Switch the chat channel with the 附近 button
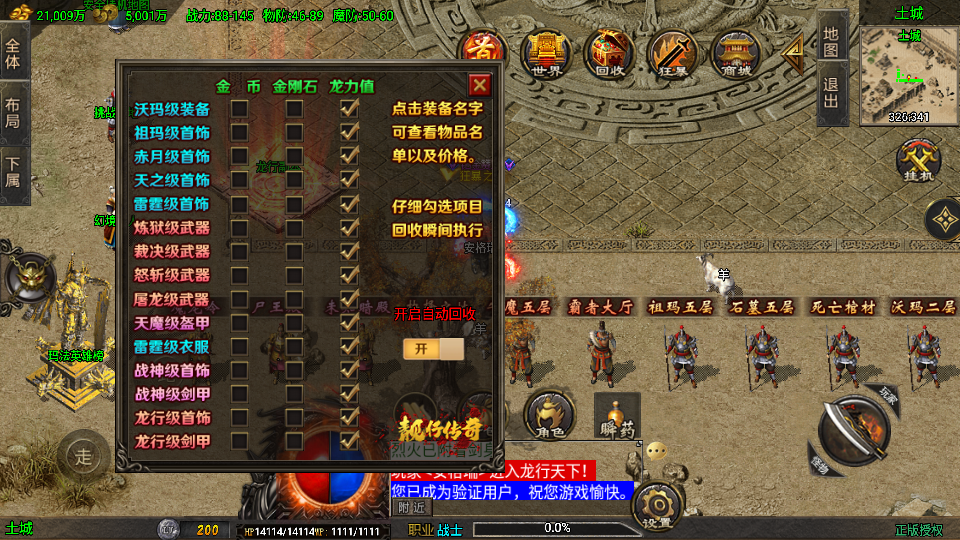This screenshot has height=540, width=960. point(410,508)
